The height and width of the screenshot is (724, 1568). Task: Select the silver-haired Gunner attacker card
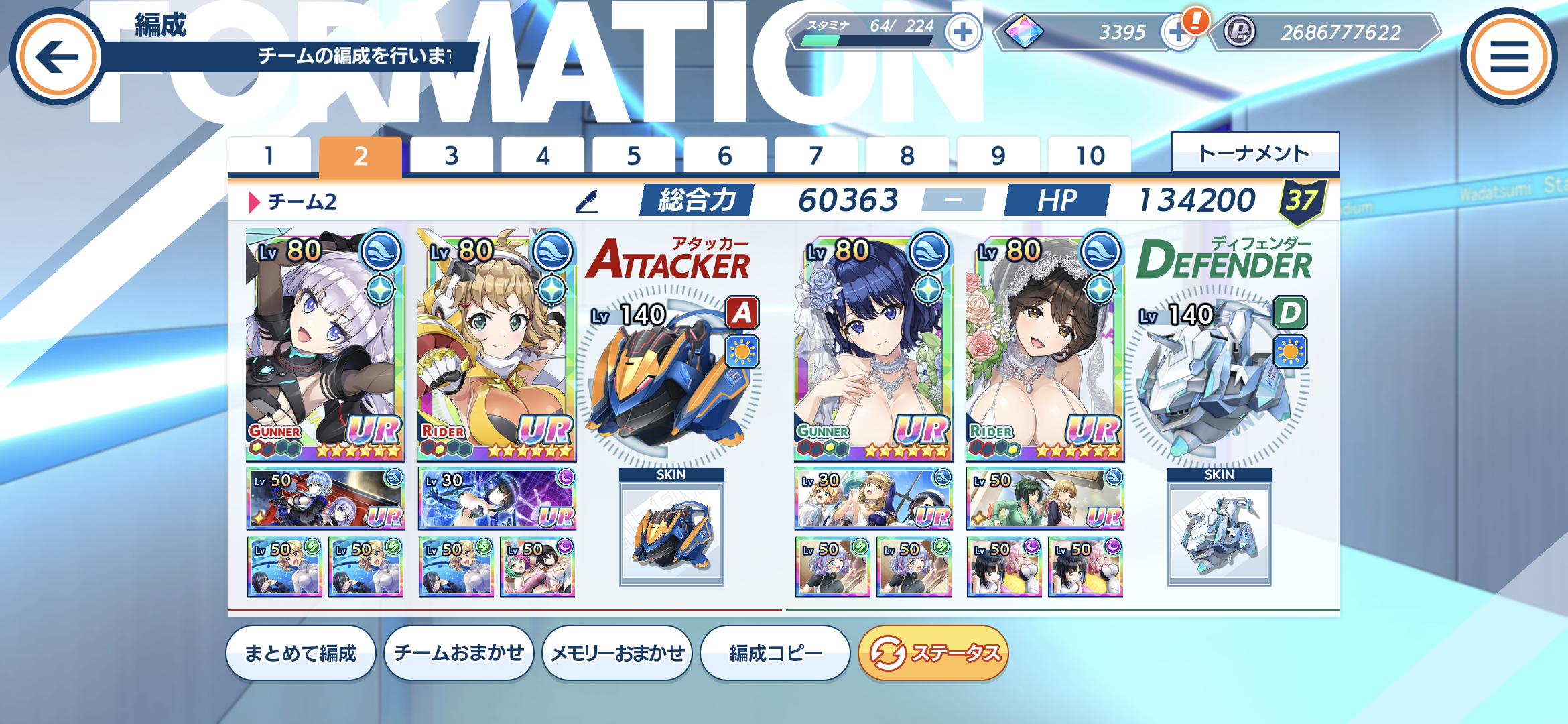click(325, 345)
